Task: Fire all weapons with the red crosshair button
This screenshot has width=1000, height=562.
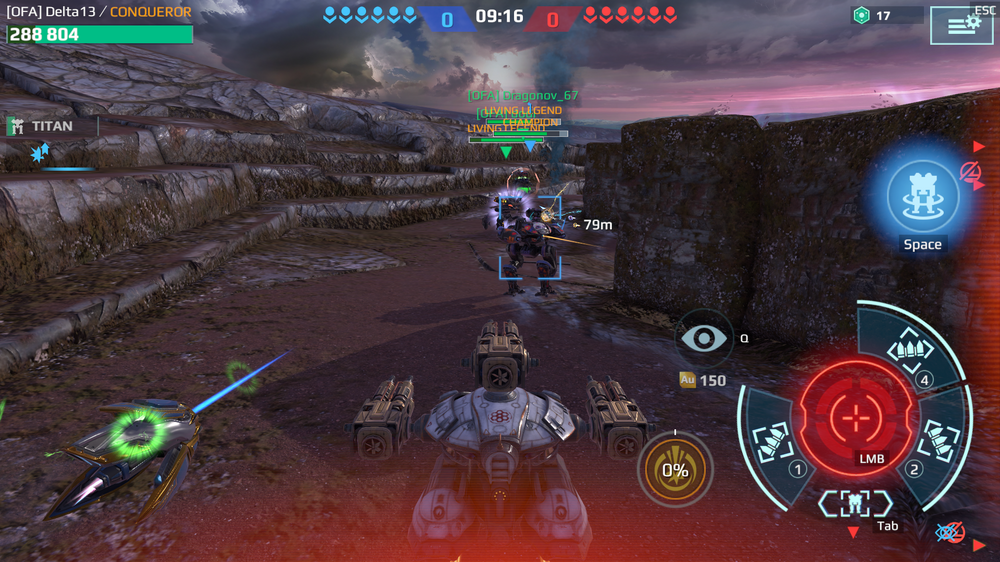Action: 856,415
